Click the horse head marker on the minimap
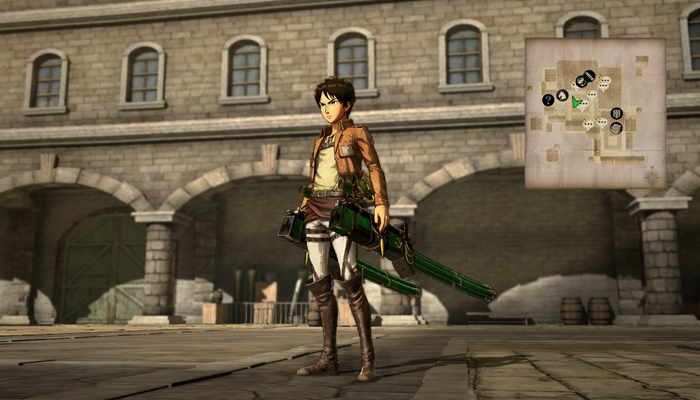This screenshot has height=400, width=700. (x=562, y=95)
